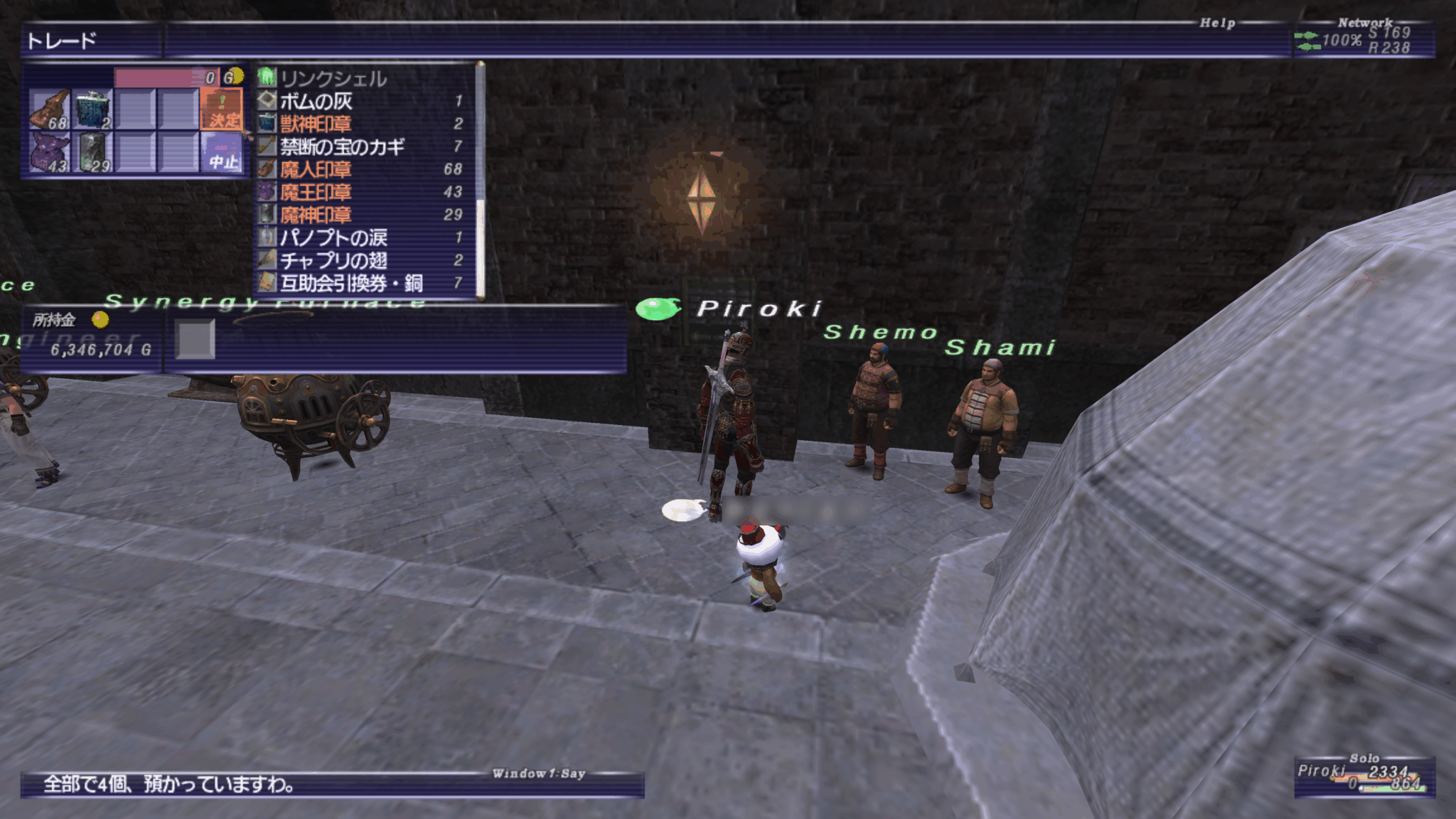Click the inventory list scrollbar
Viewport: 1456px width, 819px height.
(x=481, y=178)
